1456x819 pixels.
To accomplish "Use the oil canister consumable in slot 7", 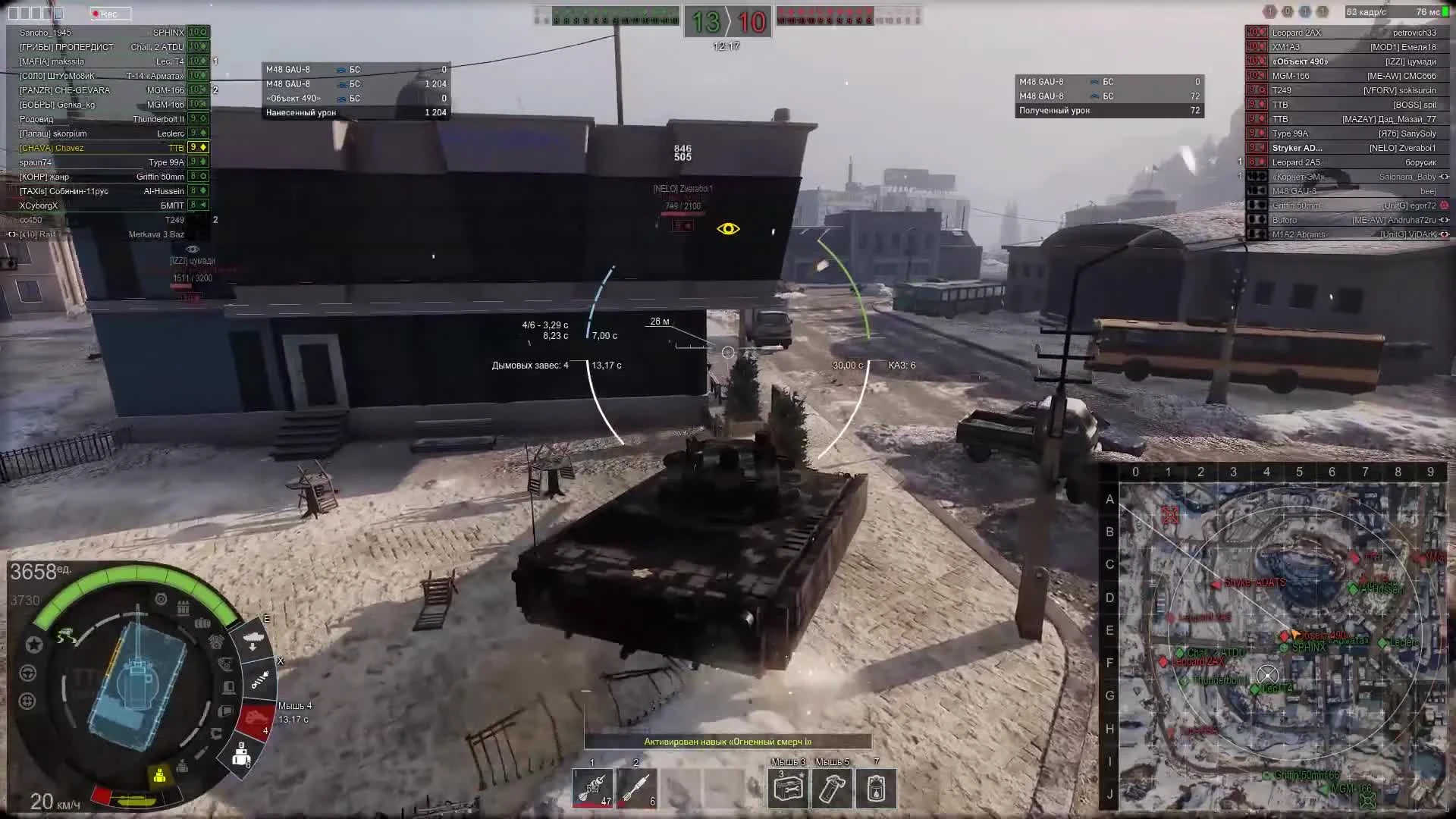I will point(877,789).
